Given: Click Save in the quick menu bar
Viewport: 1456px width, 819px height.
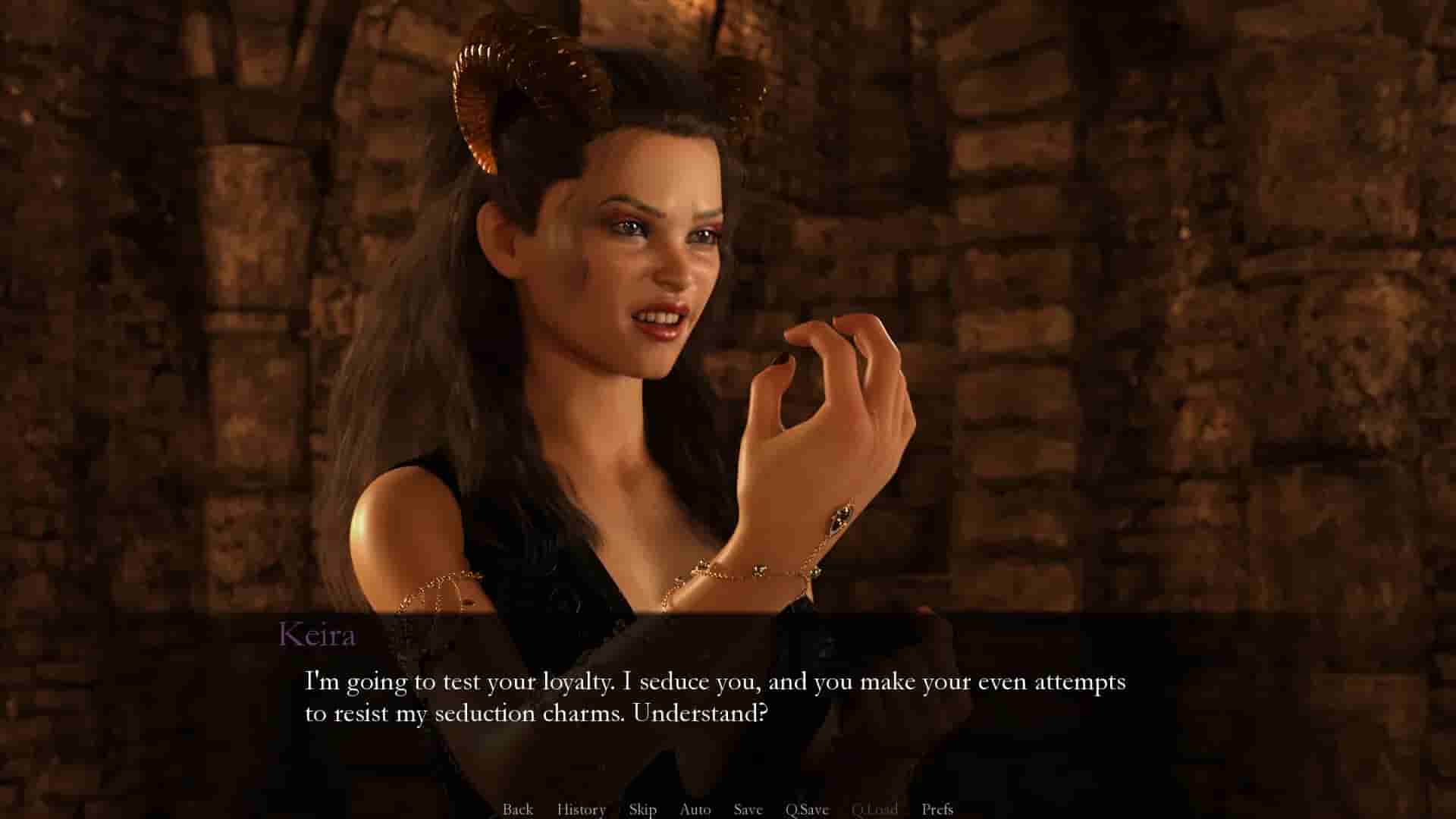Looking at the screenshot, I should tap(747, 809).
